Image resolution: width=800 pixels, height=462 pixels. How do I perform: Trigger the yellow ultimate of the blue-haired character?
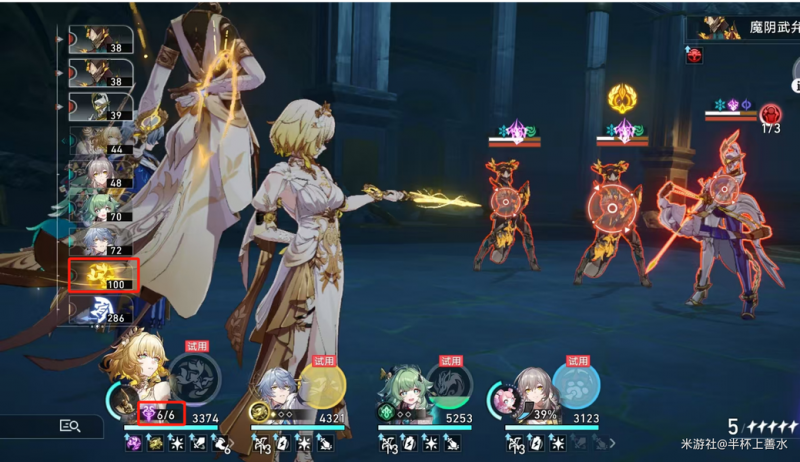tap(320, 385)
